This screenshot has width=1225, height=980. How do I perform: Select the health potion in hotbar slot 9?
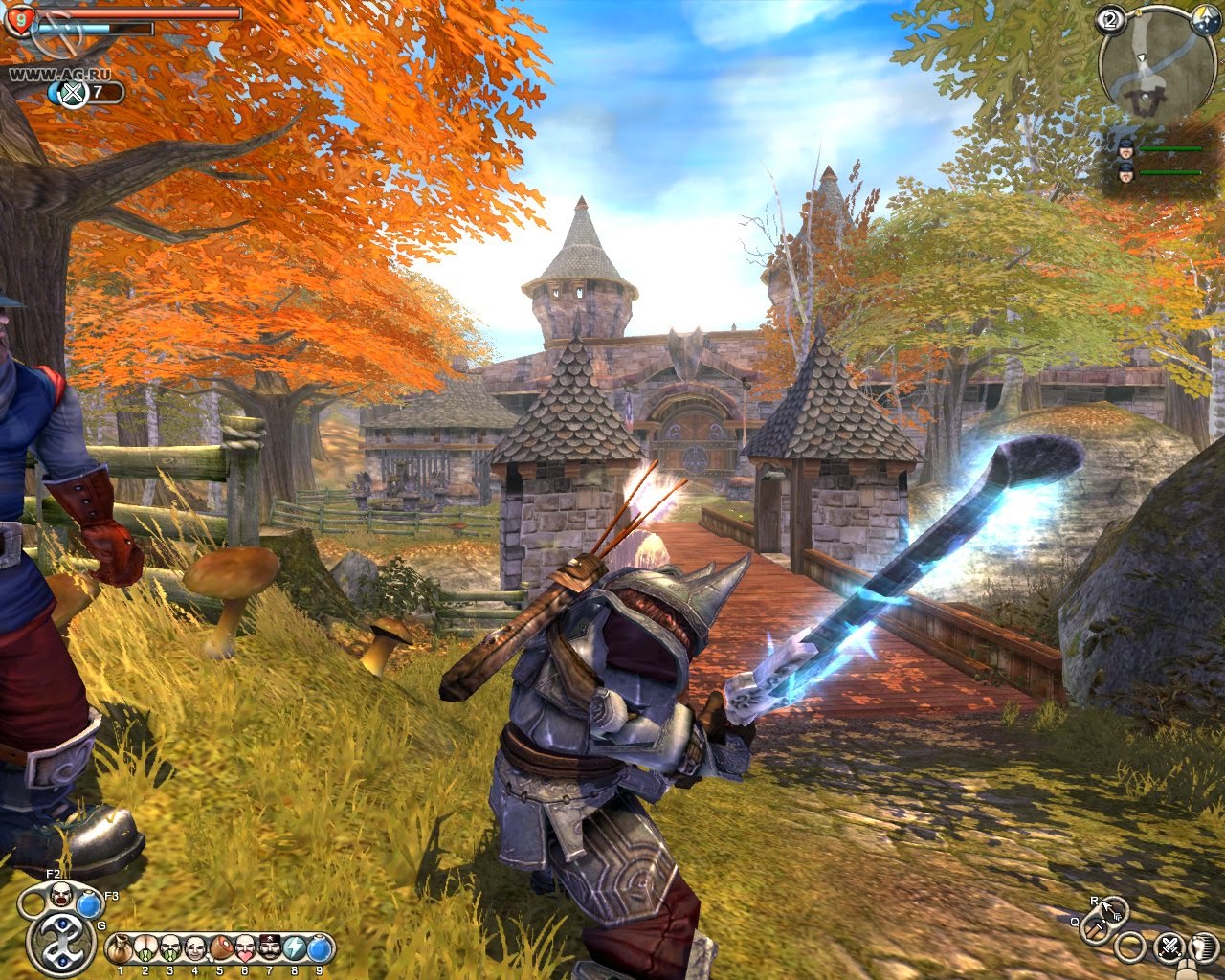click(319, 948)
